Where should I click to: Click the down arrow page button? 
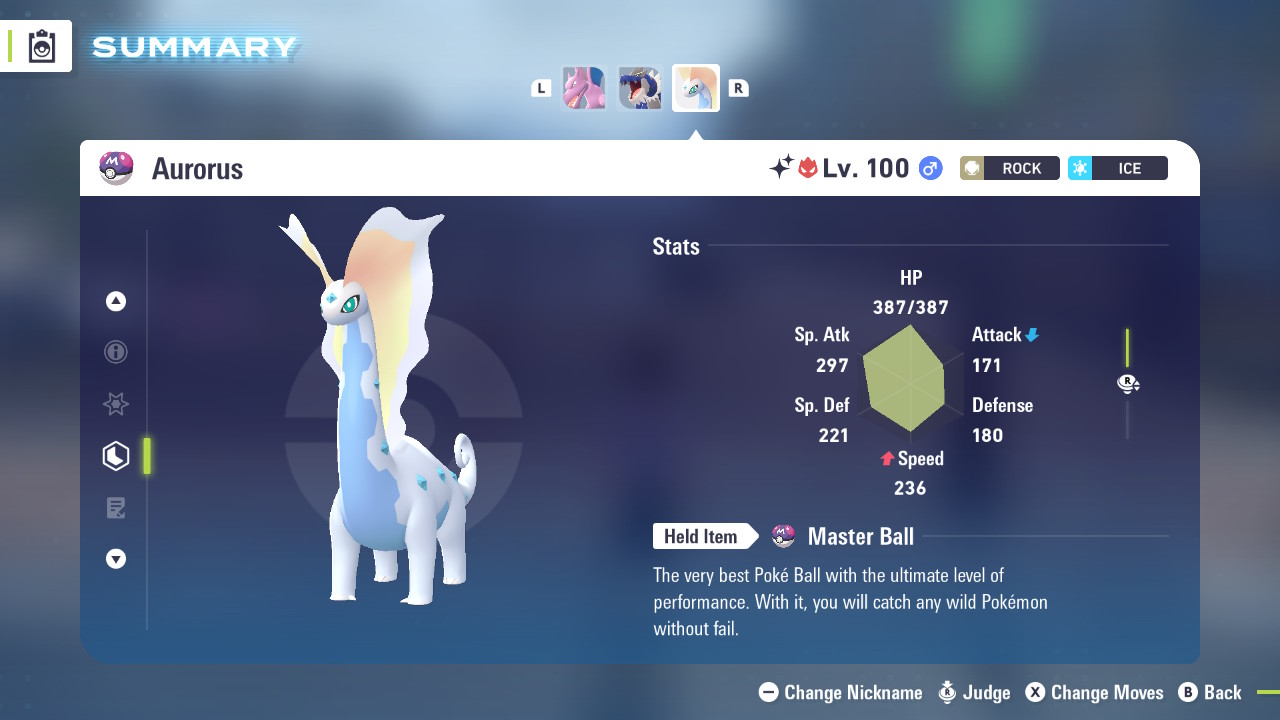coord(116,559)
